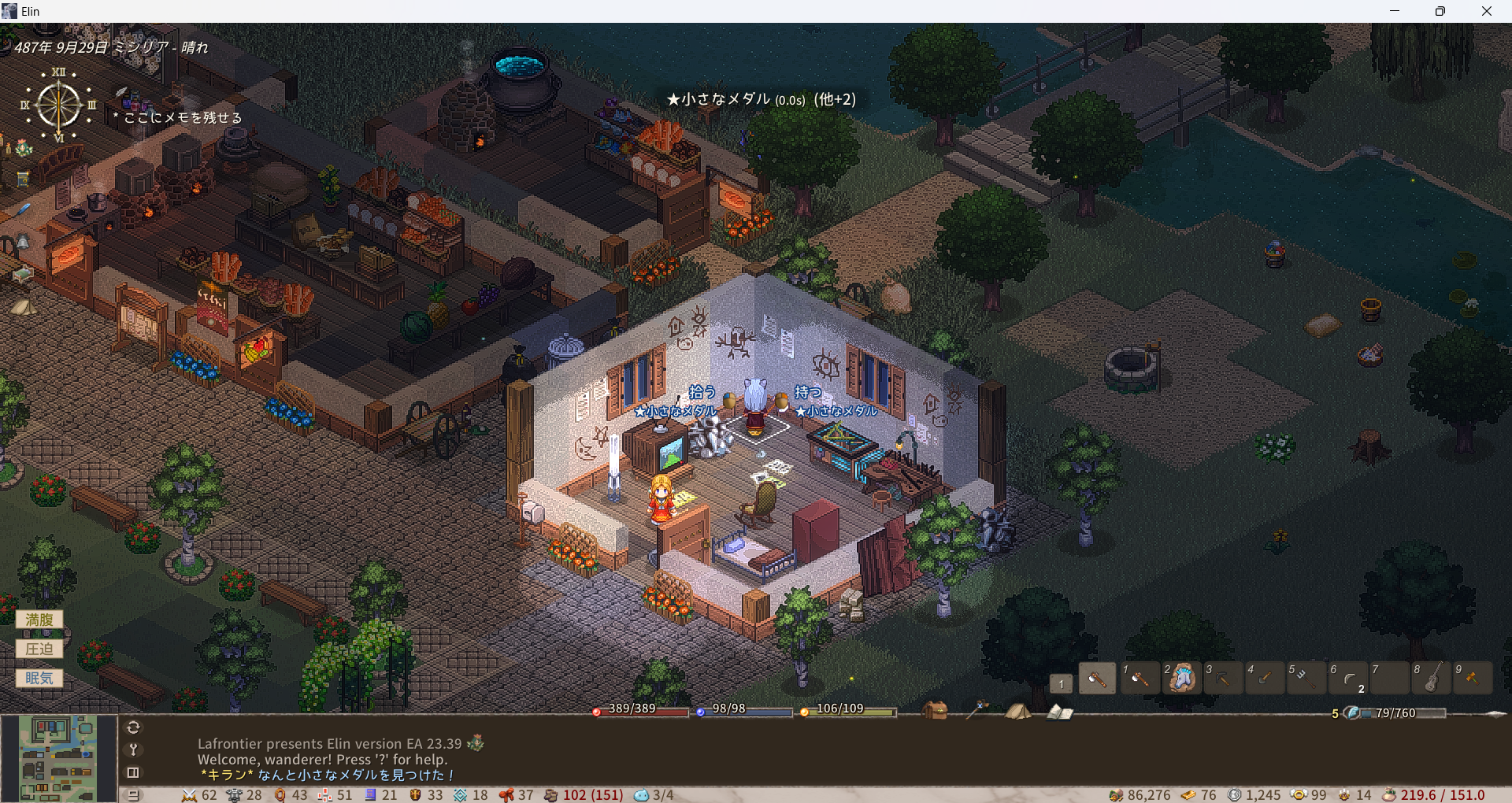This screenshot has height=803, width=1512.
Task: Choose the shovel in hotbar slot 4
Action: pos(1265,678)
